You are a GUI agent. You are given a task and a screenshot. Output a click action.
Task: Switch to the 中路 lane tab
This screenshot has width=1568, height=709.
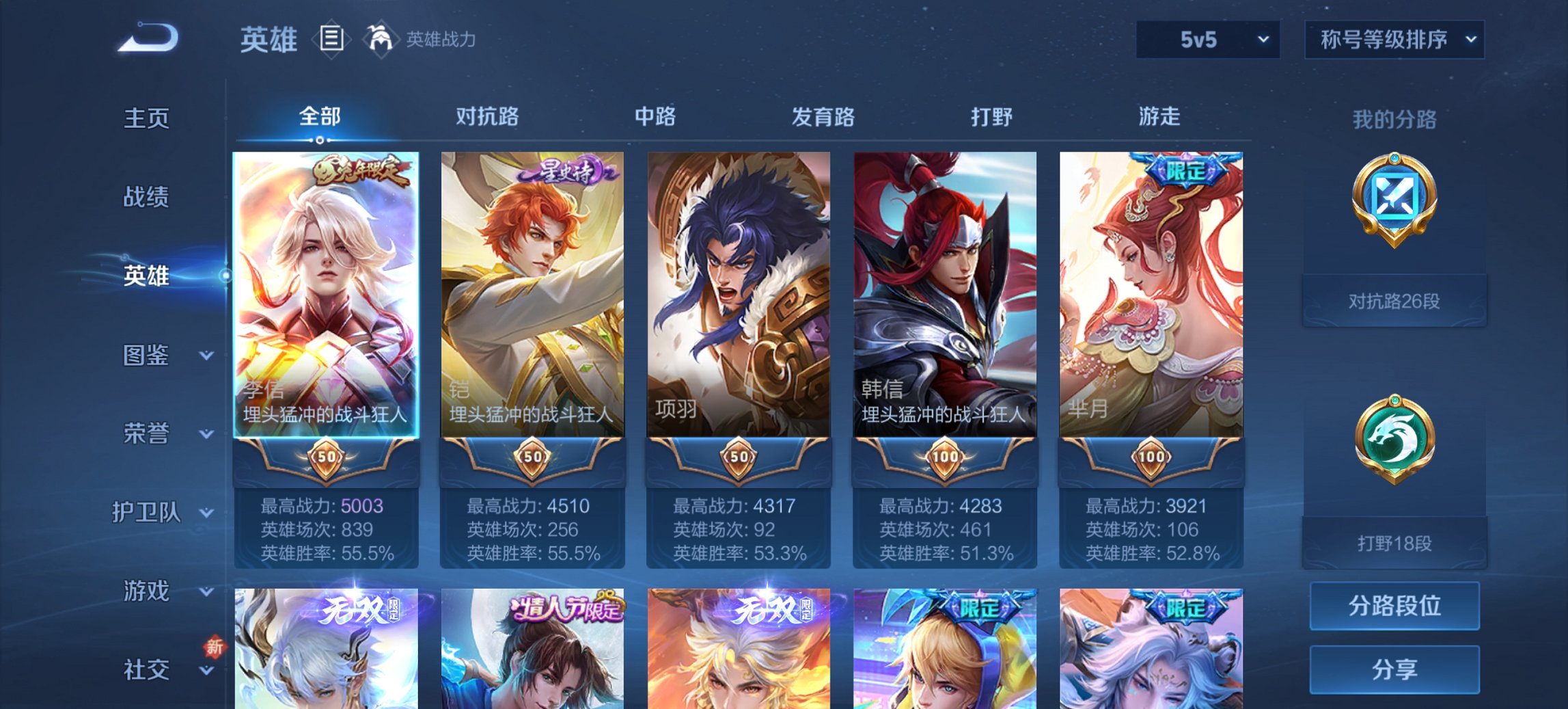(x=655, y=117)
